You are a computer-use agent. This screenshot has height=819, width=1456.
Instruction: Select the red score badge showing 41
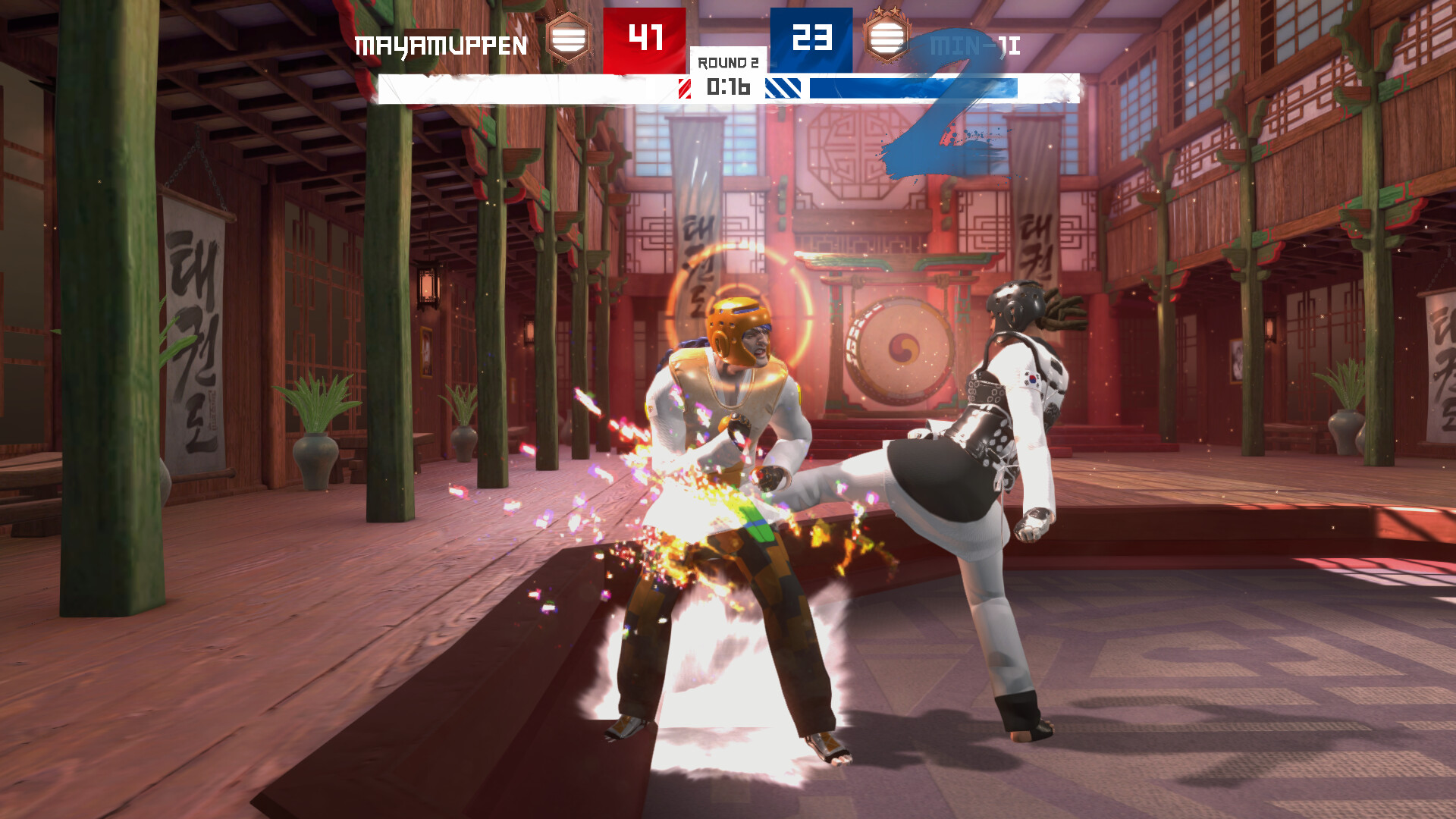646,36
